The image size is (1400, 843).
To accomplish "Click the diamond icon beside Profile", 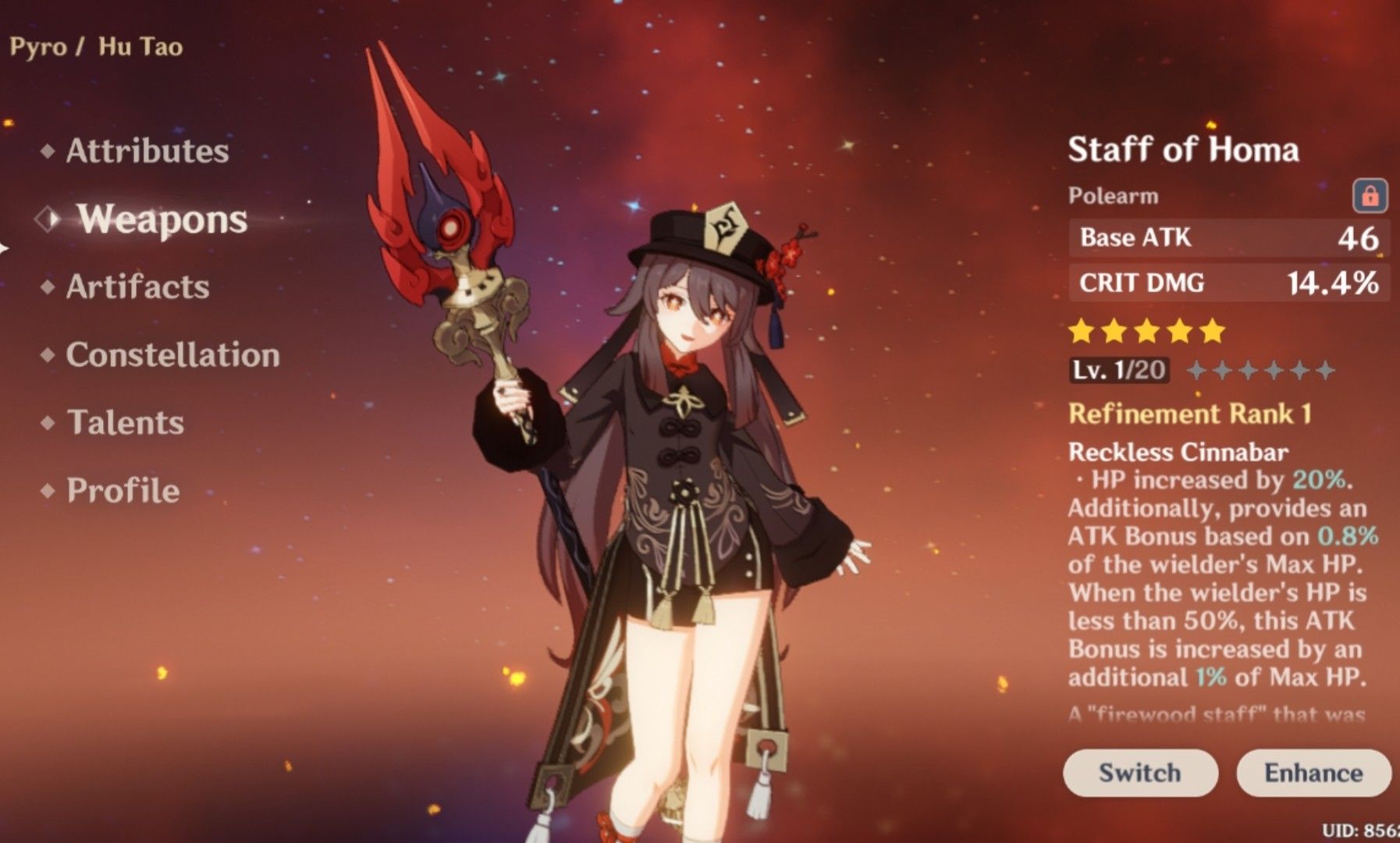I will click(48, 491).
